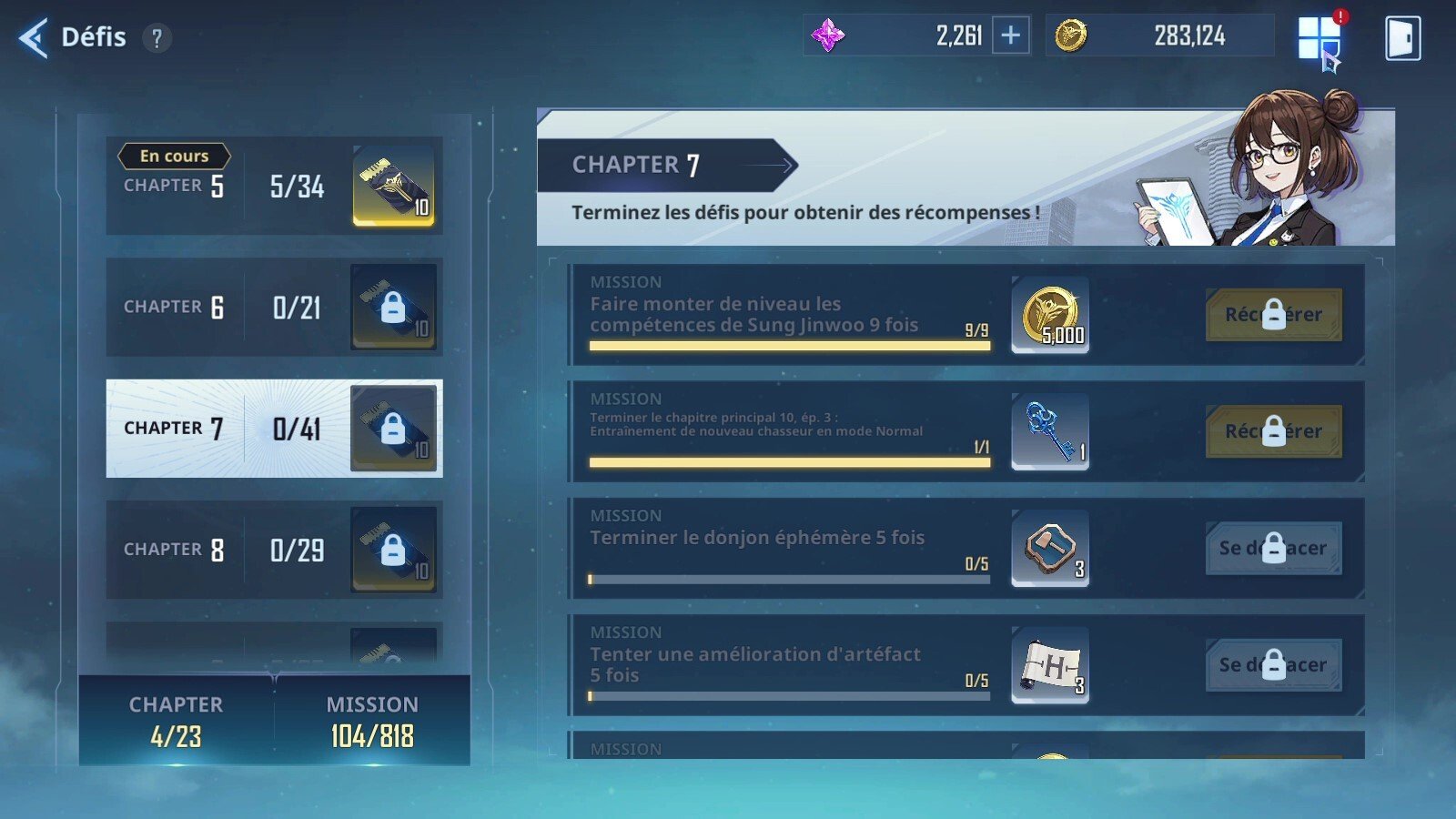Image resolution: width=1456 pixels, height=819 pixels.
Task: Click the golden reward ticket for Chapter 5
Action: pos(393,187)
